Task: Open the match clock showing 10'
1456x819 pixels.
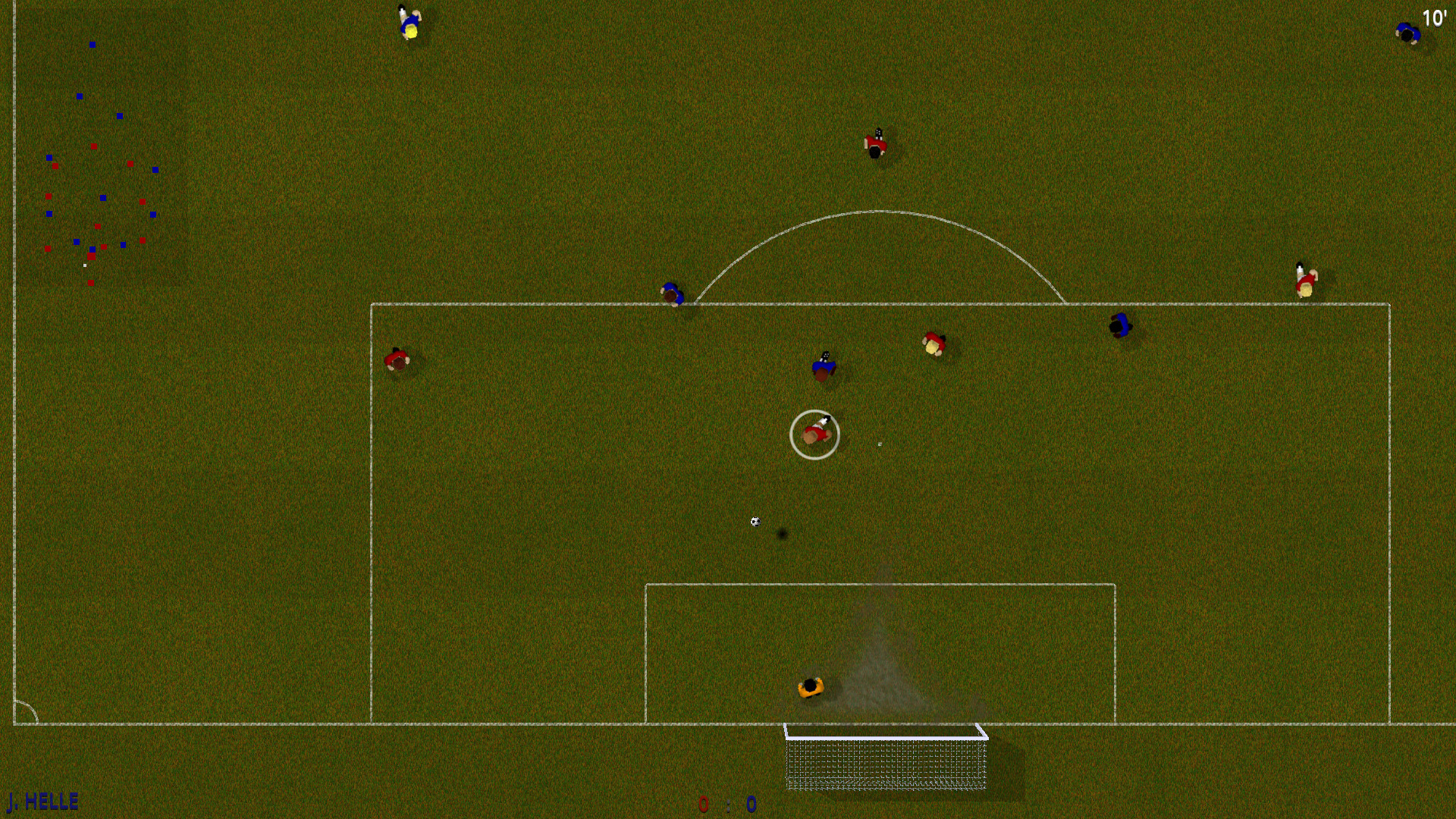Action: (1436, 19)
